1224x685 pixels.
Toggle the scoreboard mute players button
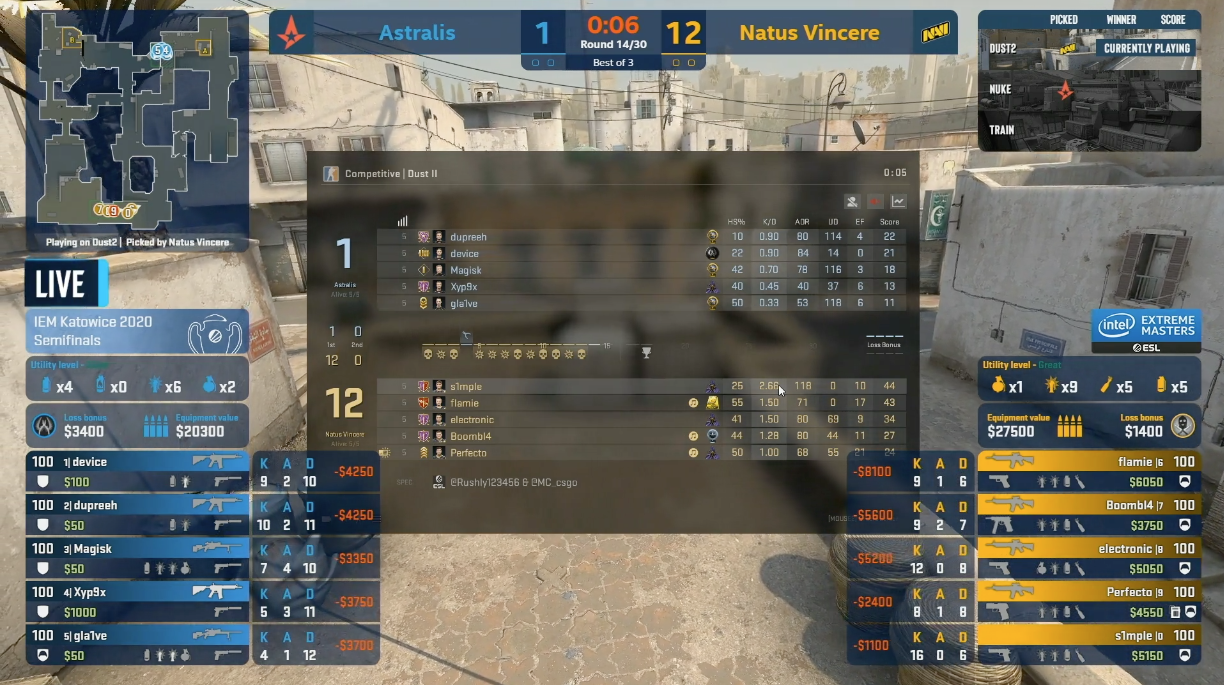coord(852,201)
